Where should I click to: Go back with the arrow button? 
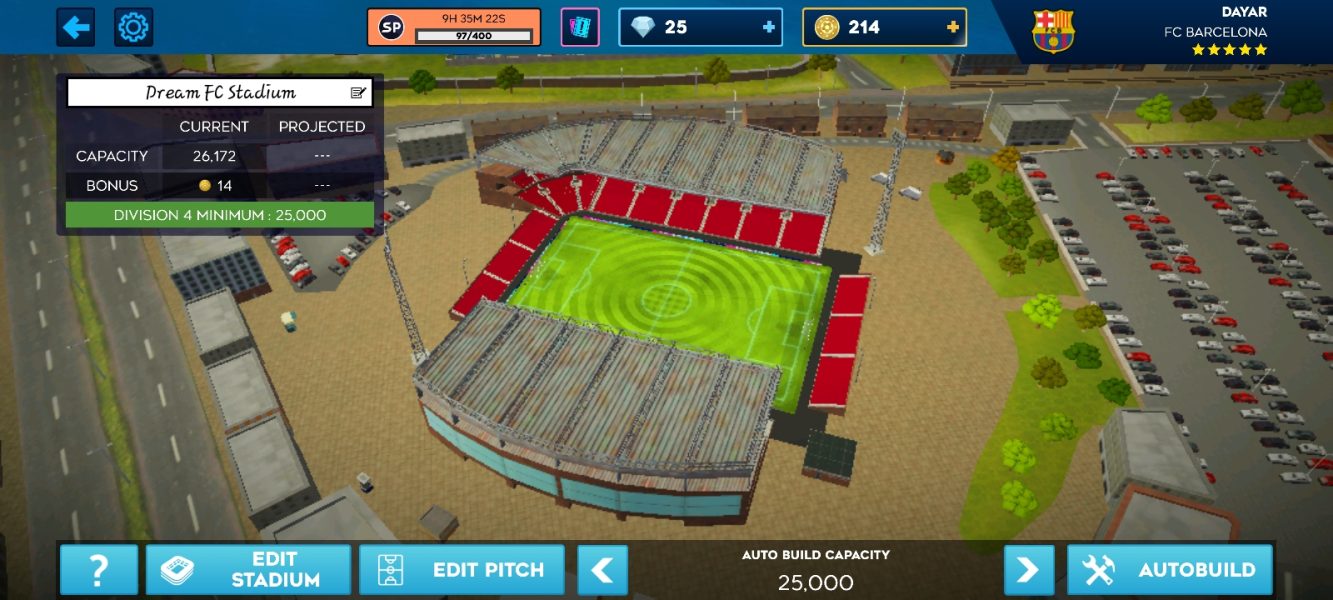(x=75, y=27)
